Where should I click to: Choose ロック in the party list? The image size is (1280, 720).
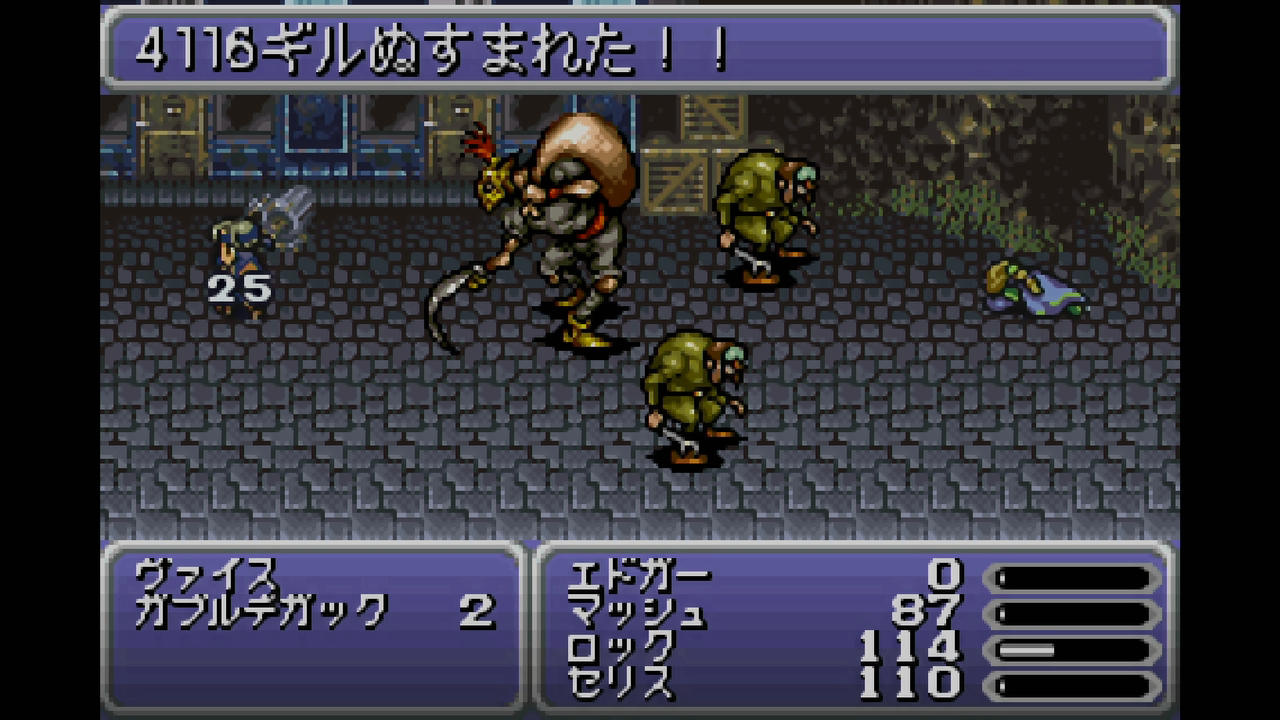tap(620, 648)
